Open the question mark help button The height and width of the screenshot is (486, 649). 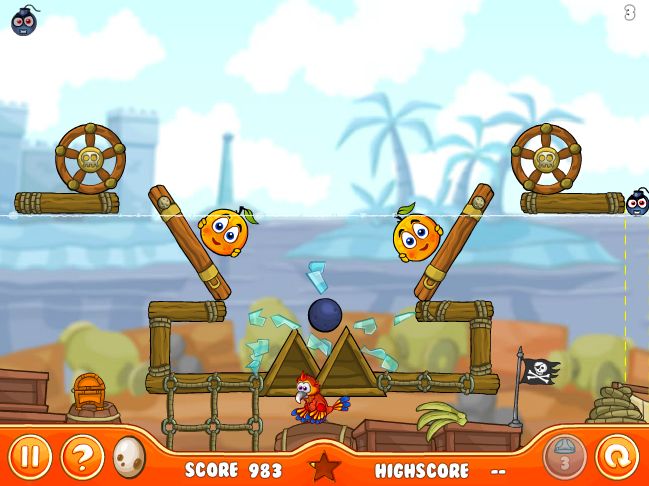(82, 457)
